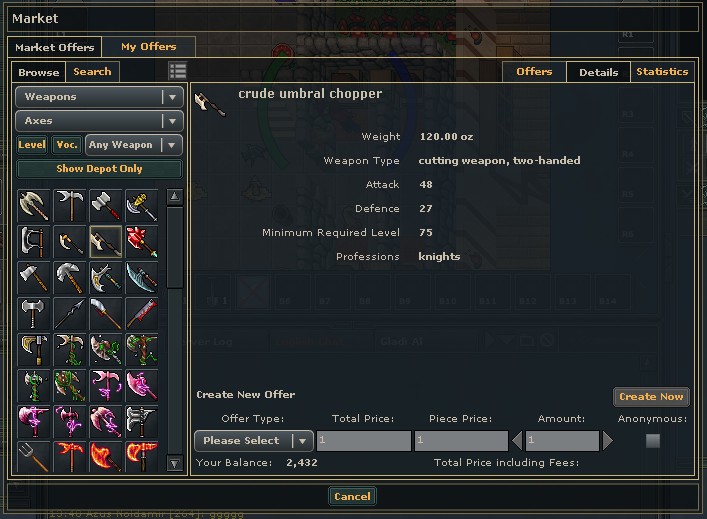Open the Weapons category dropdown
This screenshot has height=519, width=707.
coord(99,97)
